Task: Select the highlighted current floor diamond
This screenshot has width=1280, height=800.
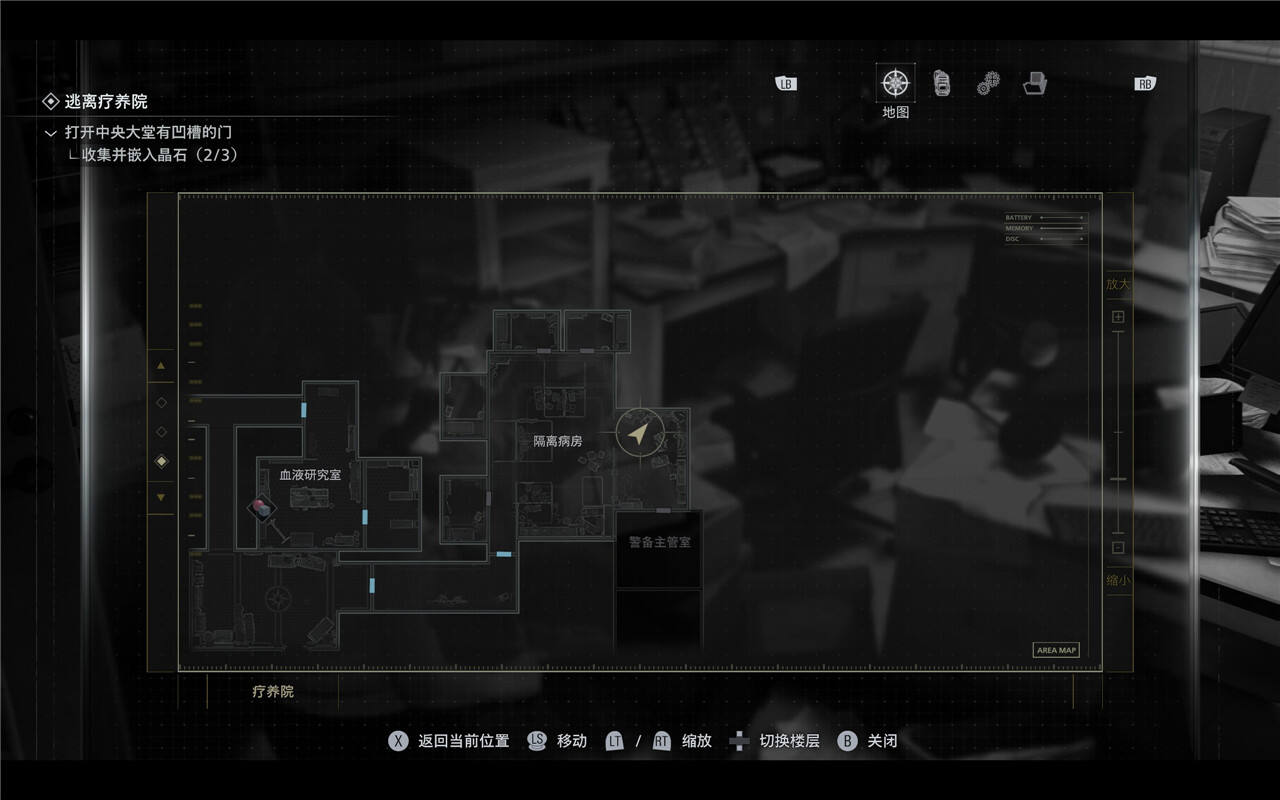Action: coord(161,461)
